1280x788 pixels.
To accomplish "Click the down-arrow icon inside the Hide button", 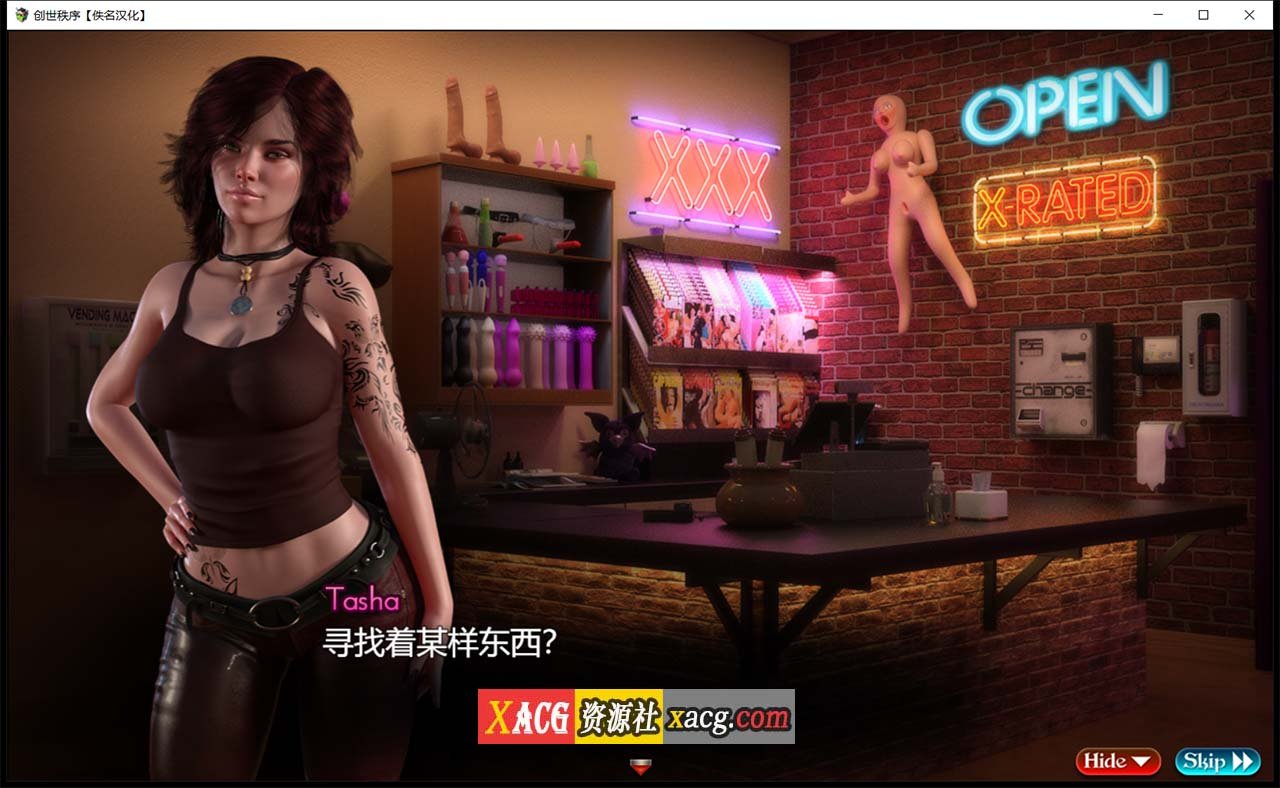I will pyautogui.click(x=1144, y=761).
